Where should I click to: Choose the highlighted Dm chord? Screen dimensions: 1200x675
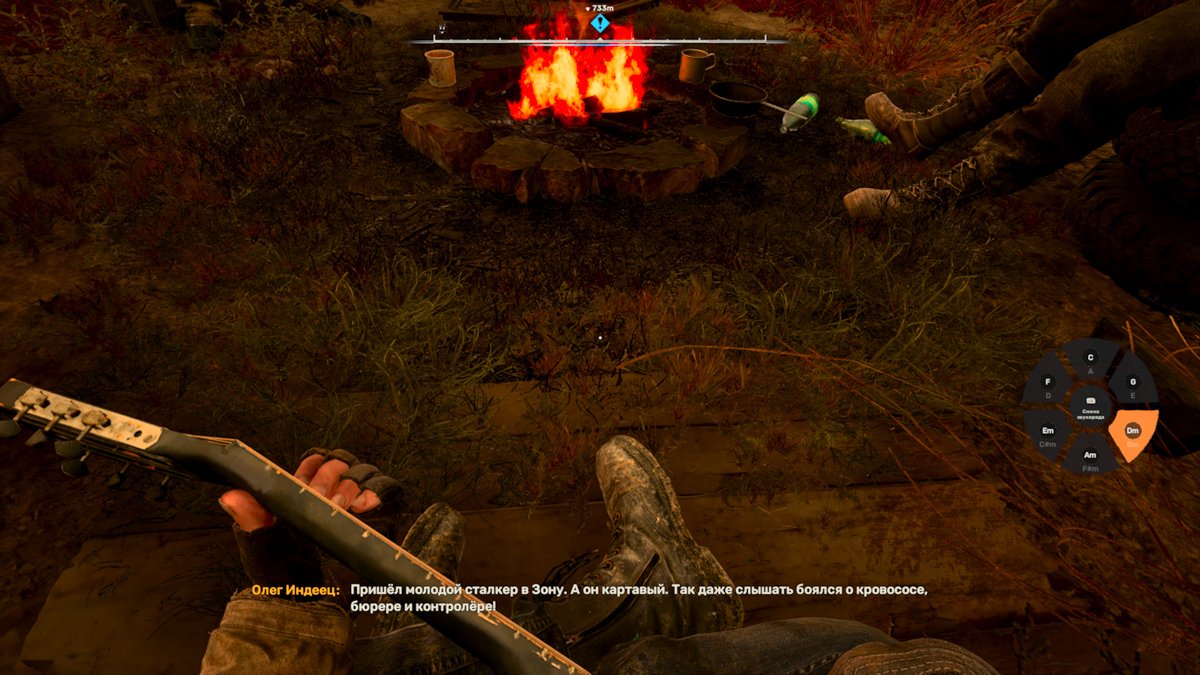point(1133,432)
